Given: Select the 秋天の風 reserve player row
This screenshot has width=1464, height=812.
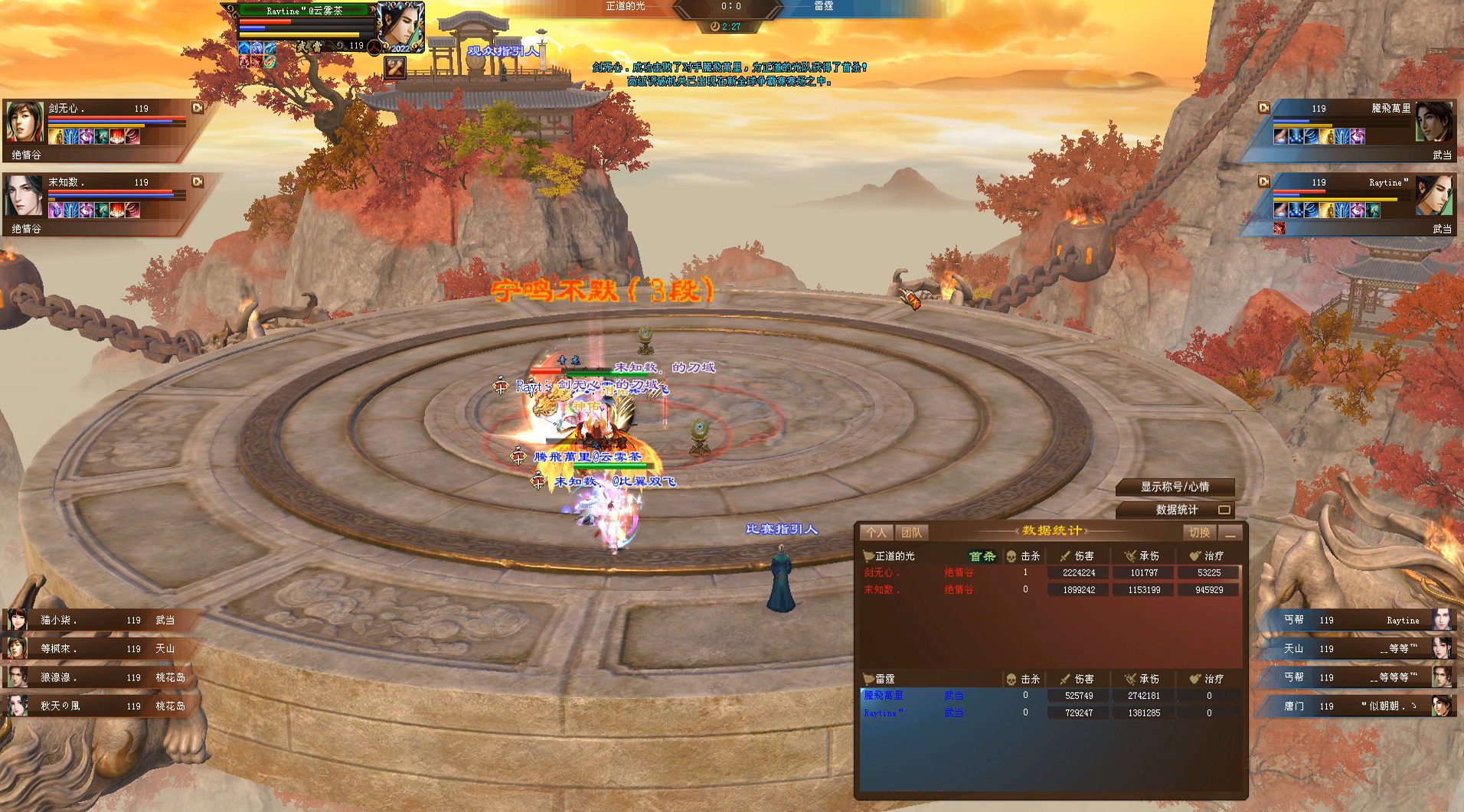Looking at the screenshot, I should [x=100, y=706].
